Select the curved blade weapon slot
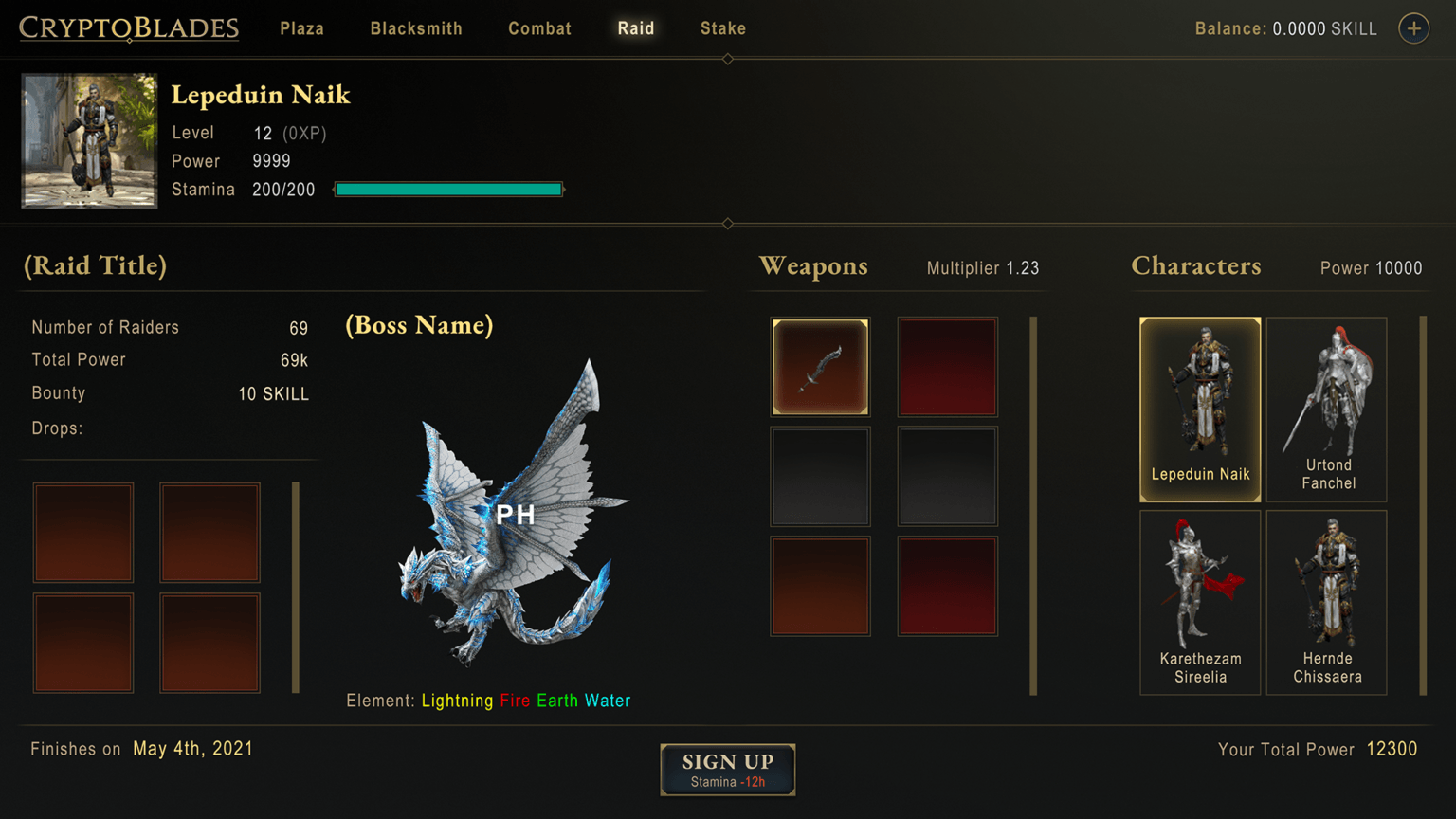Viewport: 1456px width, 819px height. tap(820, 367)
